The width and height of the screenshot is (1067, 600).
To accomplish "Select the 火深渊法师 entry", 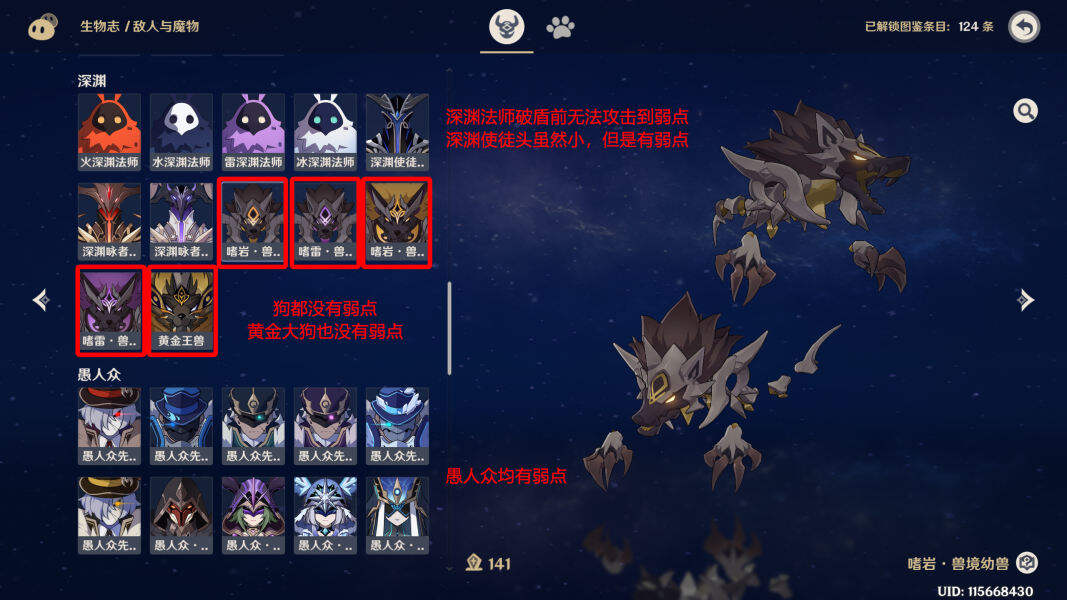I will [x=109, y=131].
